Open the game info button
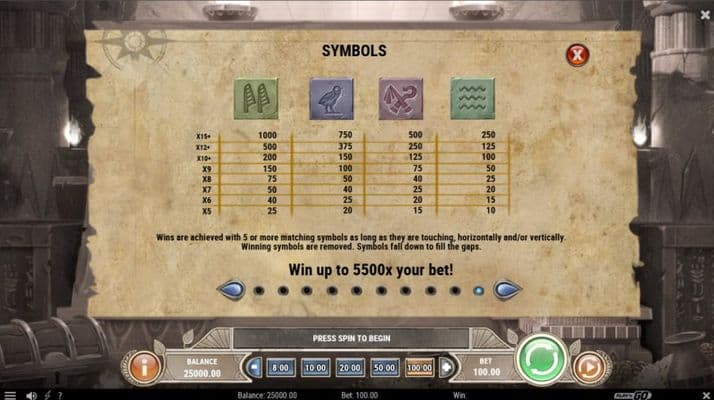This screenshot has width=714, height=400. point(144,367)
